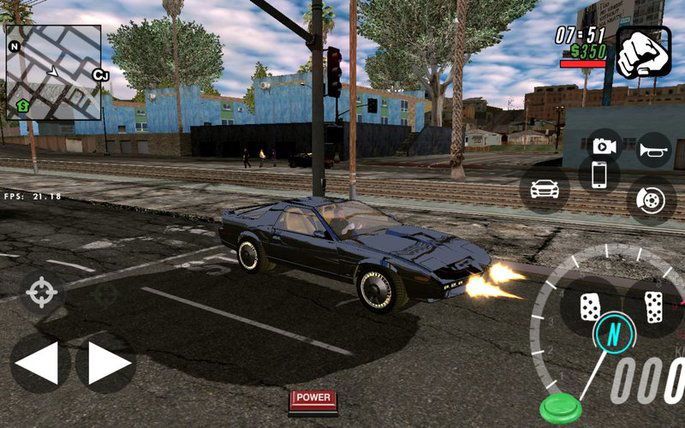This screenshot has height=428, width=685.
Task: Tap the red POWER button
Action: [313, 399]
